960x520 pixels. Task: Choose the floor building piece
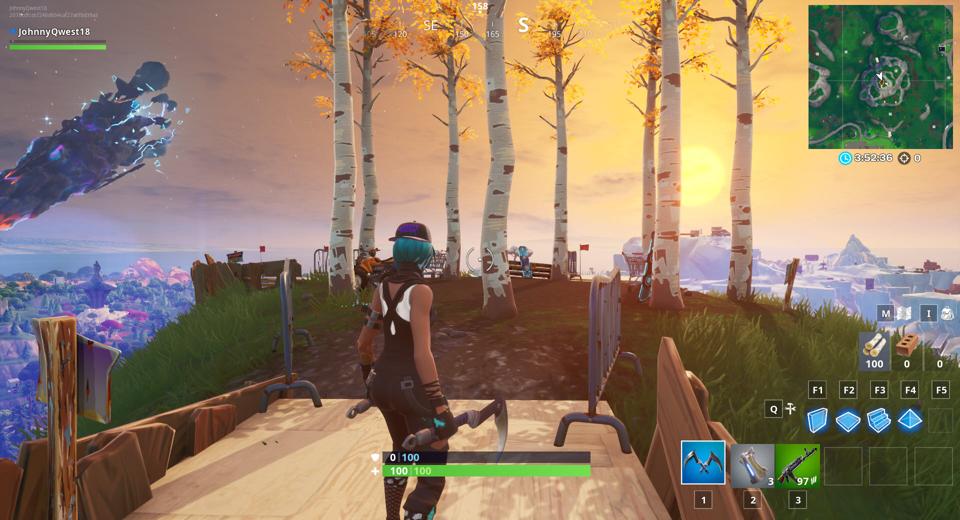848,420
